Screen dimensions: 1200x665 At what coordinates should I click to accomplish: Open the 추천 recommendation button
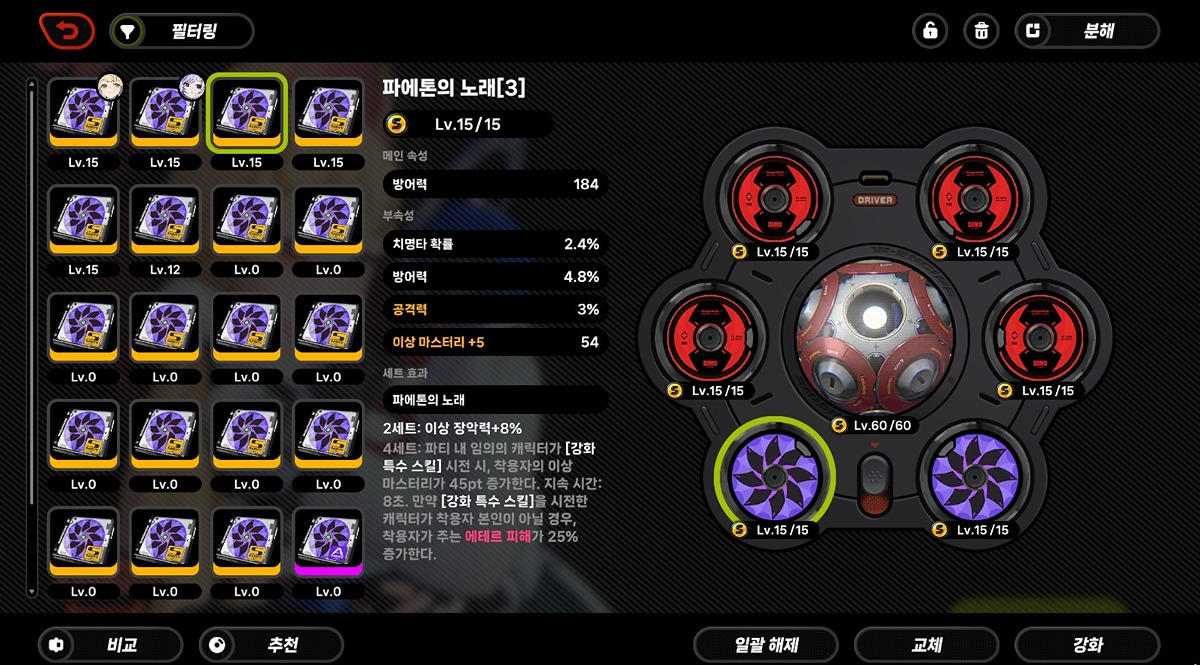(x=271, y=645)
